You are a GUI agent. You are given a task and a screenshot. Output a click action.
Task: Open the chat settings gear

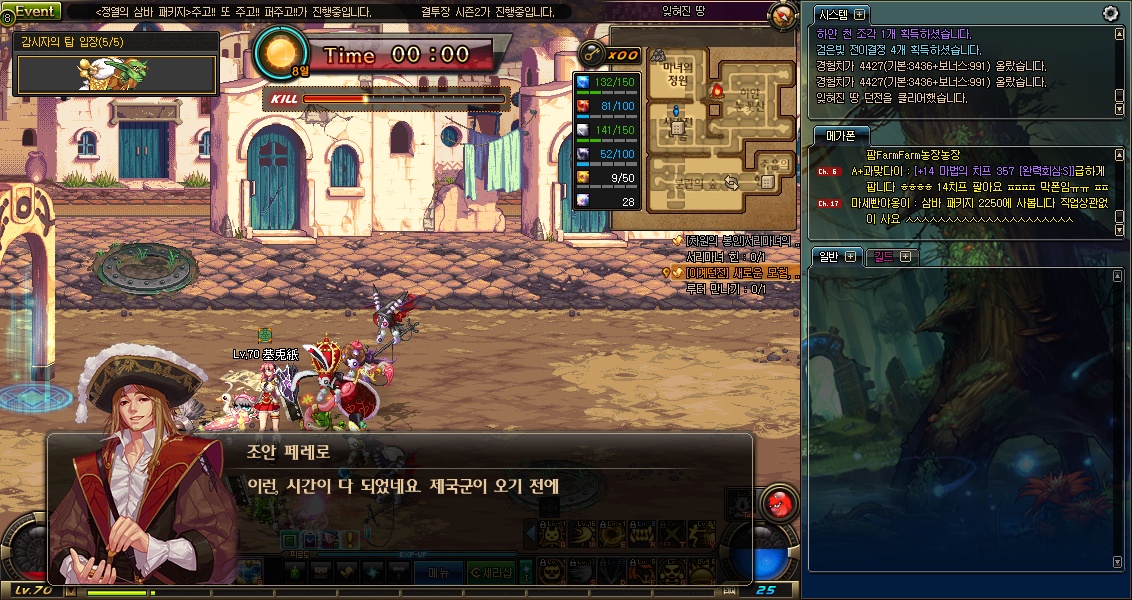click(1110, 13)
